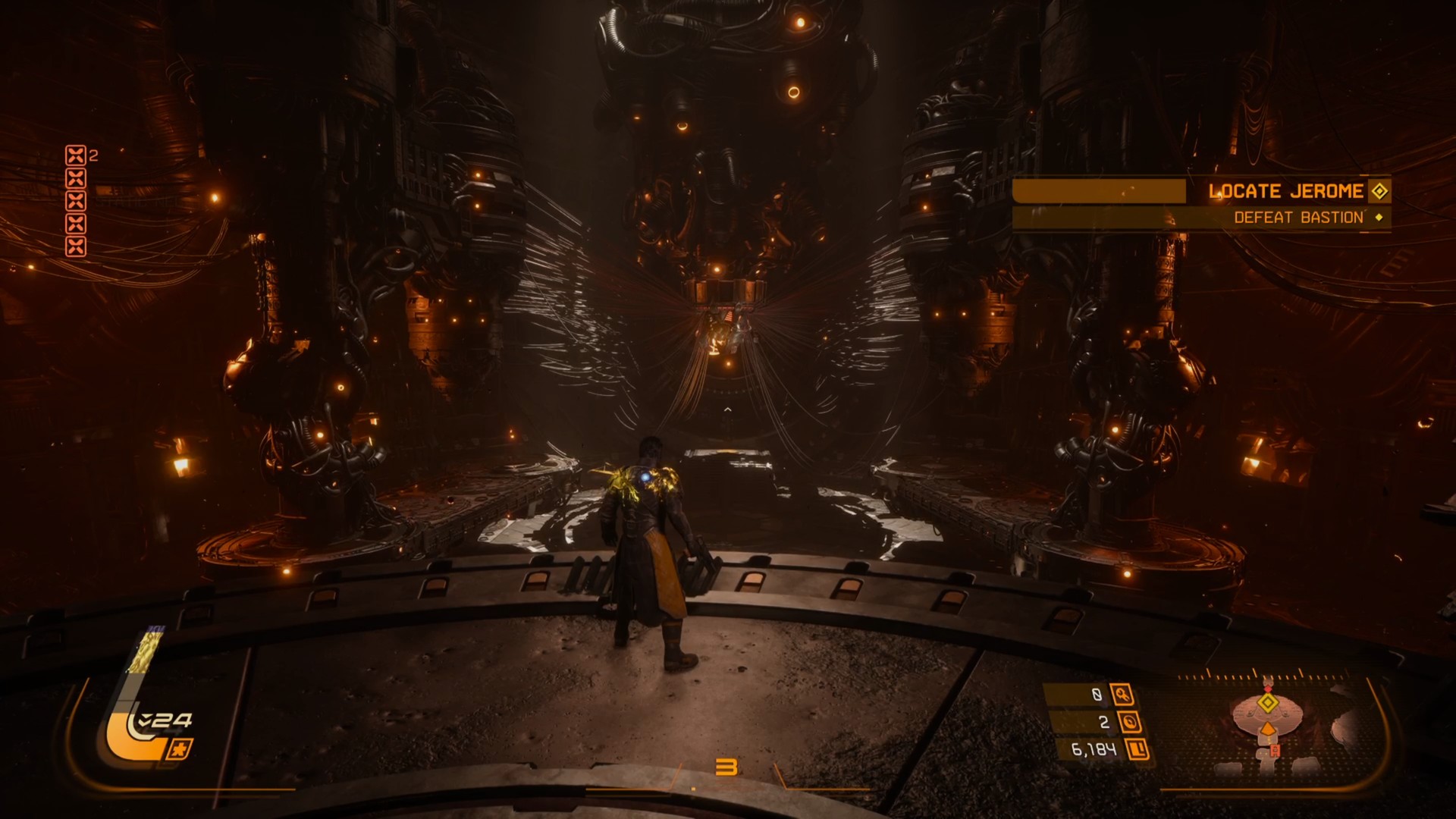Screen dimensions: 1456x819
Task: Click the yellow diamond objective marker on minimap
Action: click(1268, 703)
